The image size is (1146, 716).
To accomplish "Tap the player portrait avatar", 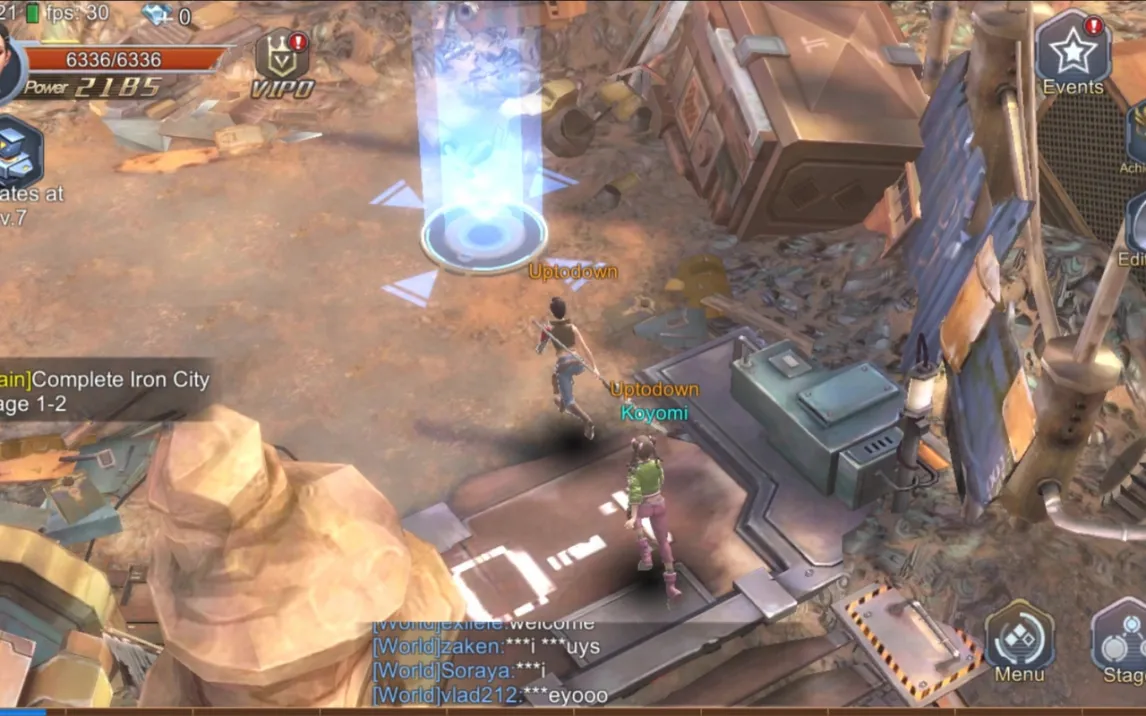I will [x=8, y=62].
